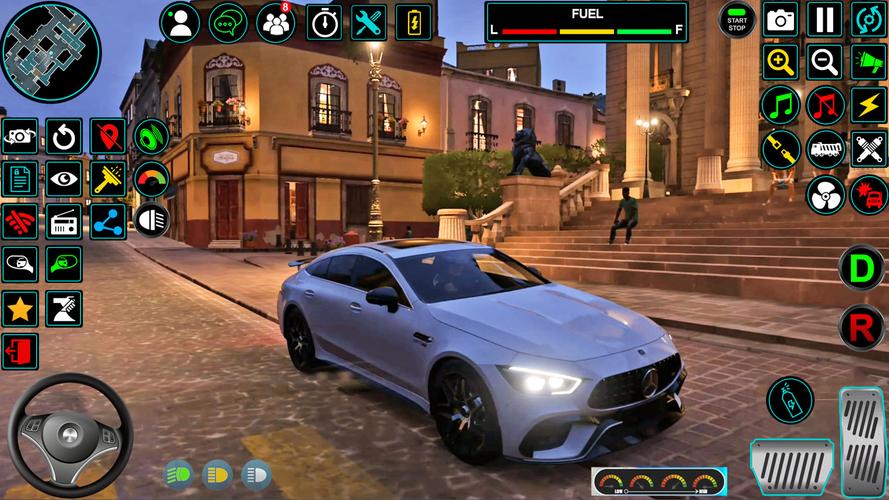This screenshot has width=889, height=500.
Task: Open the wrench and screwdriver repair menu
Action: (370, 22)
